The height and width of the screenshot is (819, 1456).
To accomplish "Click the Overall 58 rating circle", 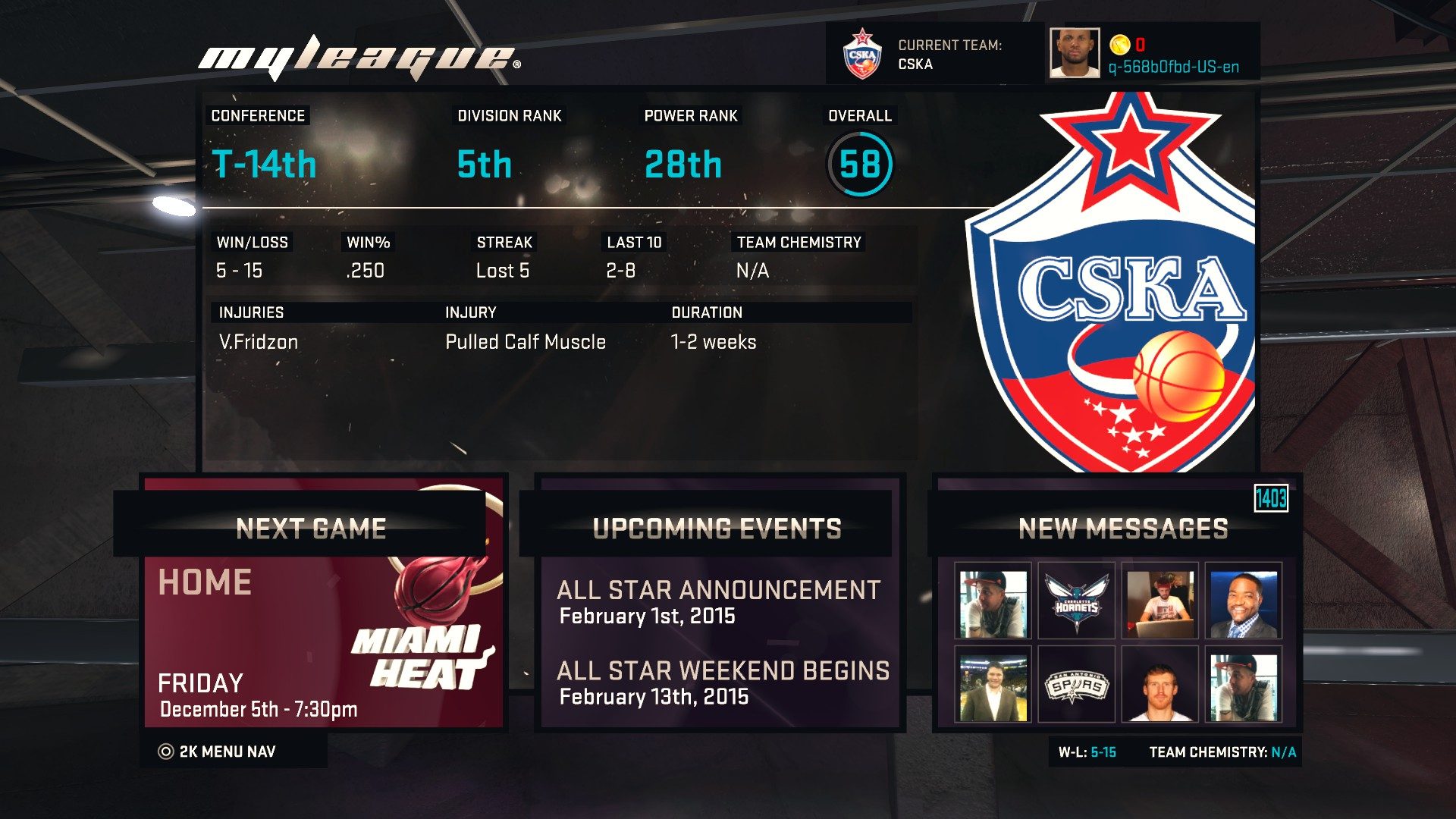I will (861, 162).
